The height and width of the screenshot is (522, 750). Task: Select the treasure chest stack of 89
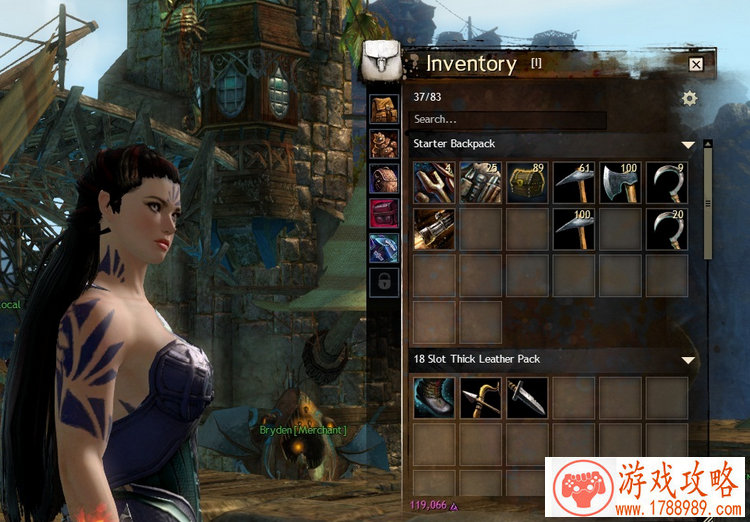pyautogui.click(x=528, y=182)
